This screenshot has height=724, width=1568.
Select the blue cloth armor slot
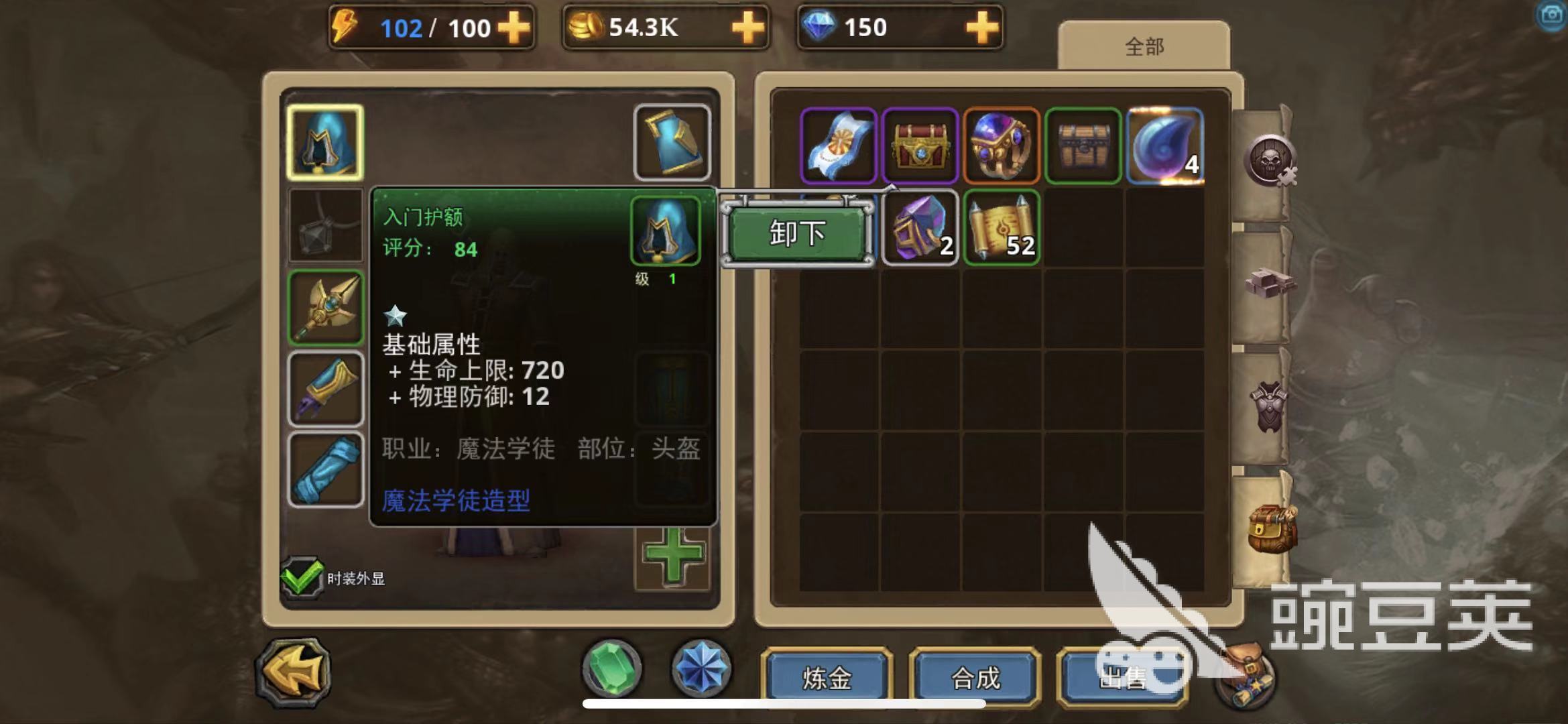pyautogui.click(x=672, y=142)
